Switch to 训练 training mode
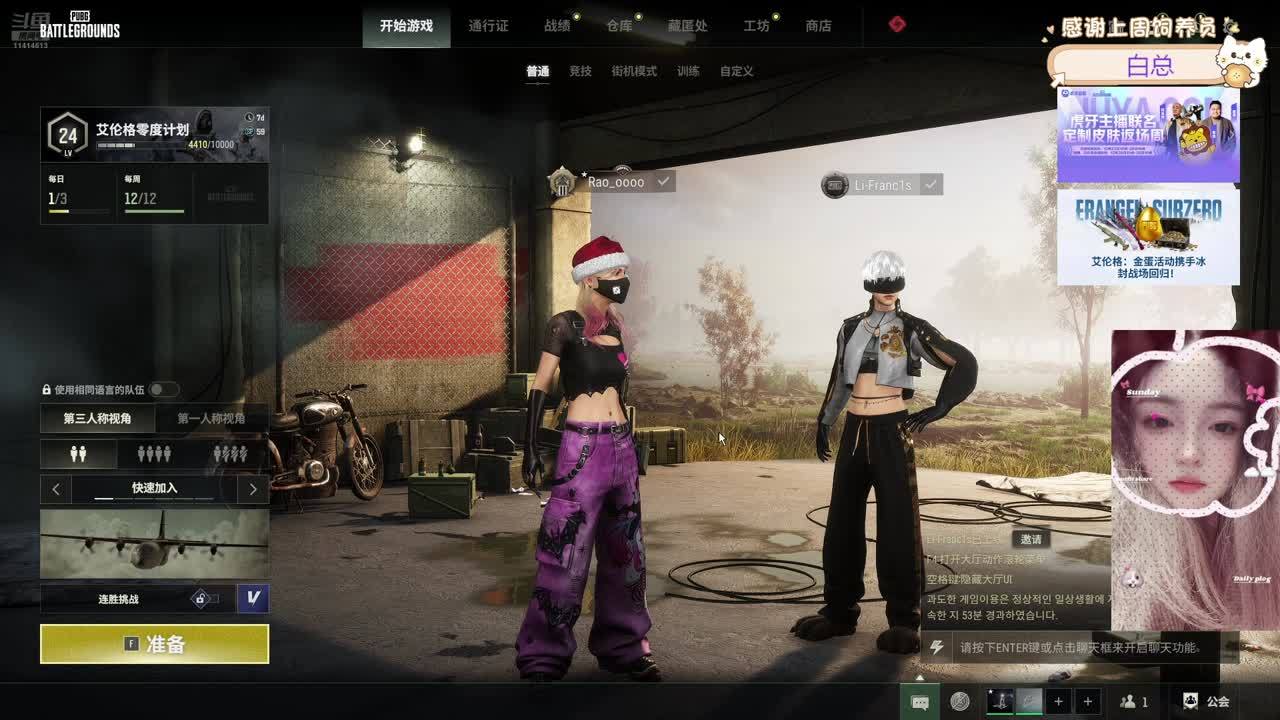This screenshot has width=1280, height=720. [x=688, y=71]
